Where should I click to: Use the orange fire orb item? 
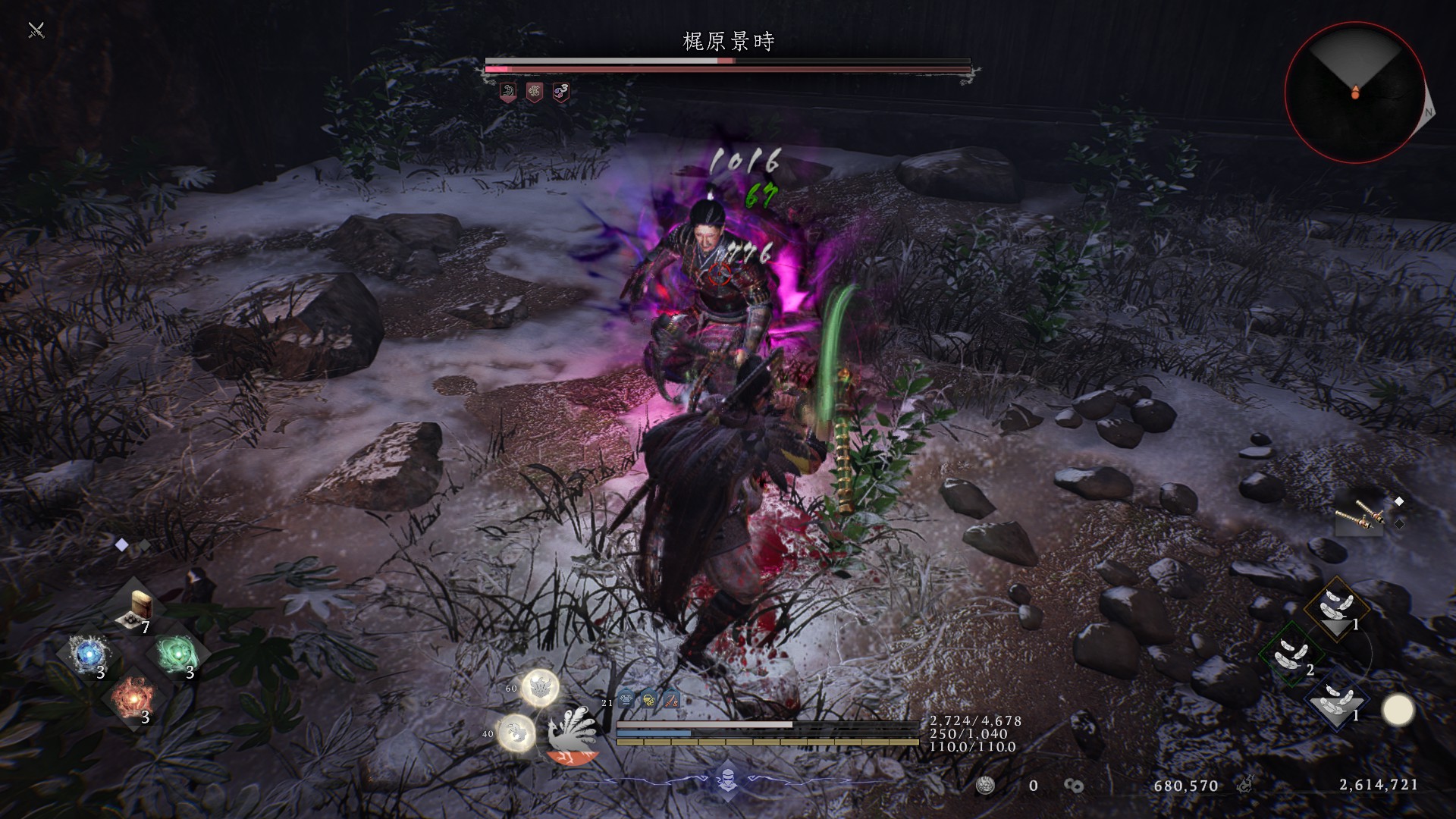pos(132,698)
